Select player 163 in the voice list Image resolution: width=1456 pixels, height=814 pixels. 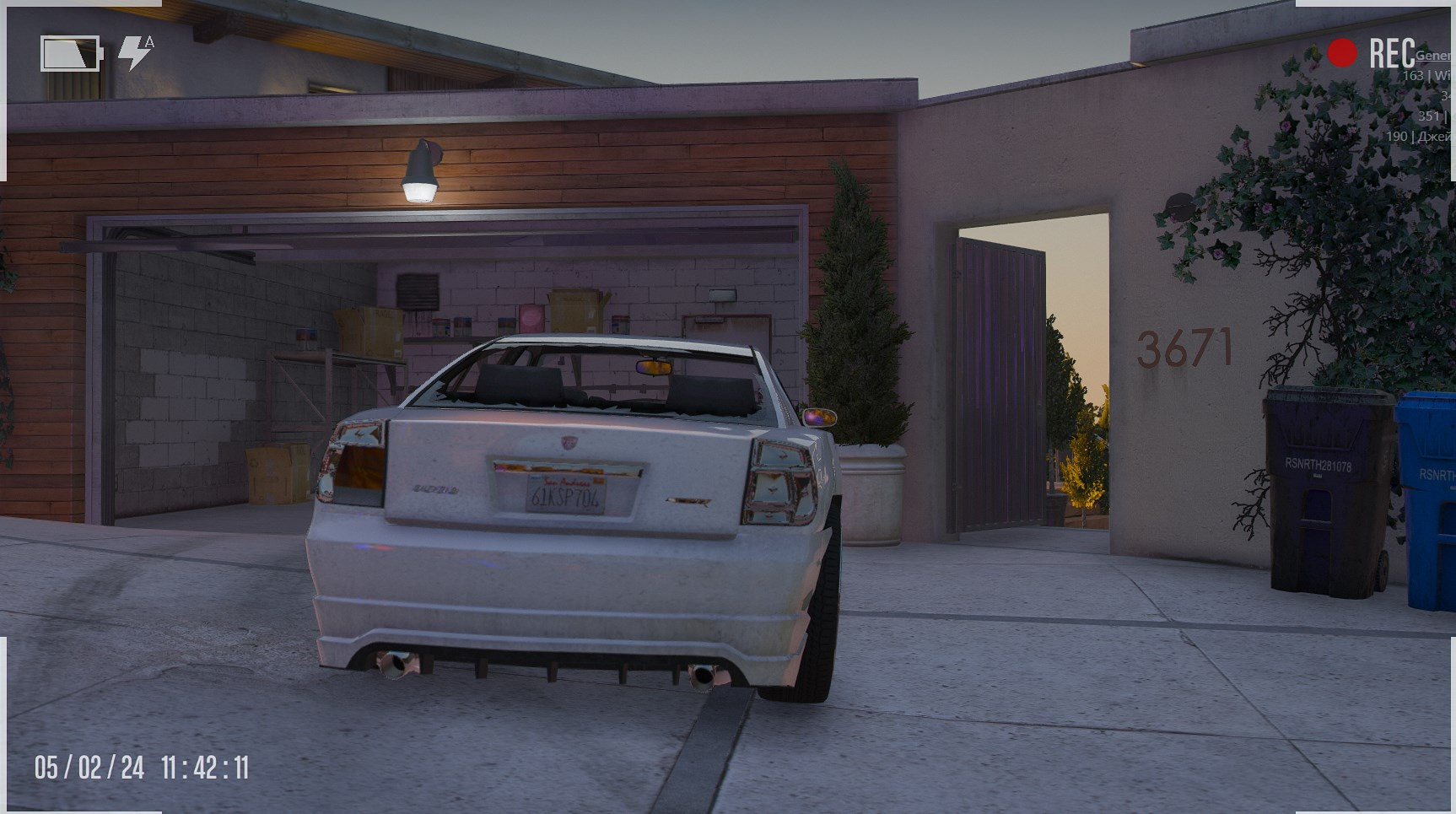click(x=1426, y=76)
